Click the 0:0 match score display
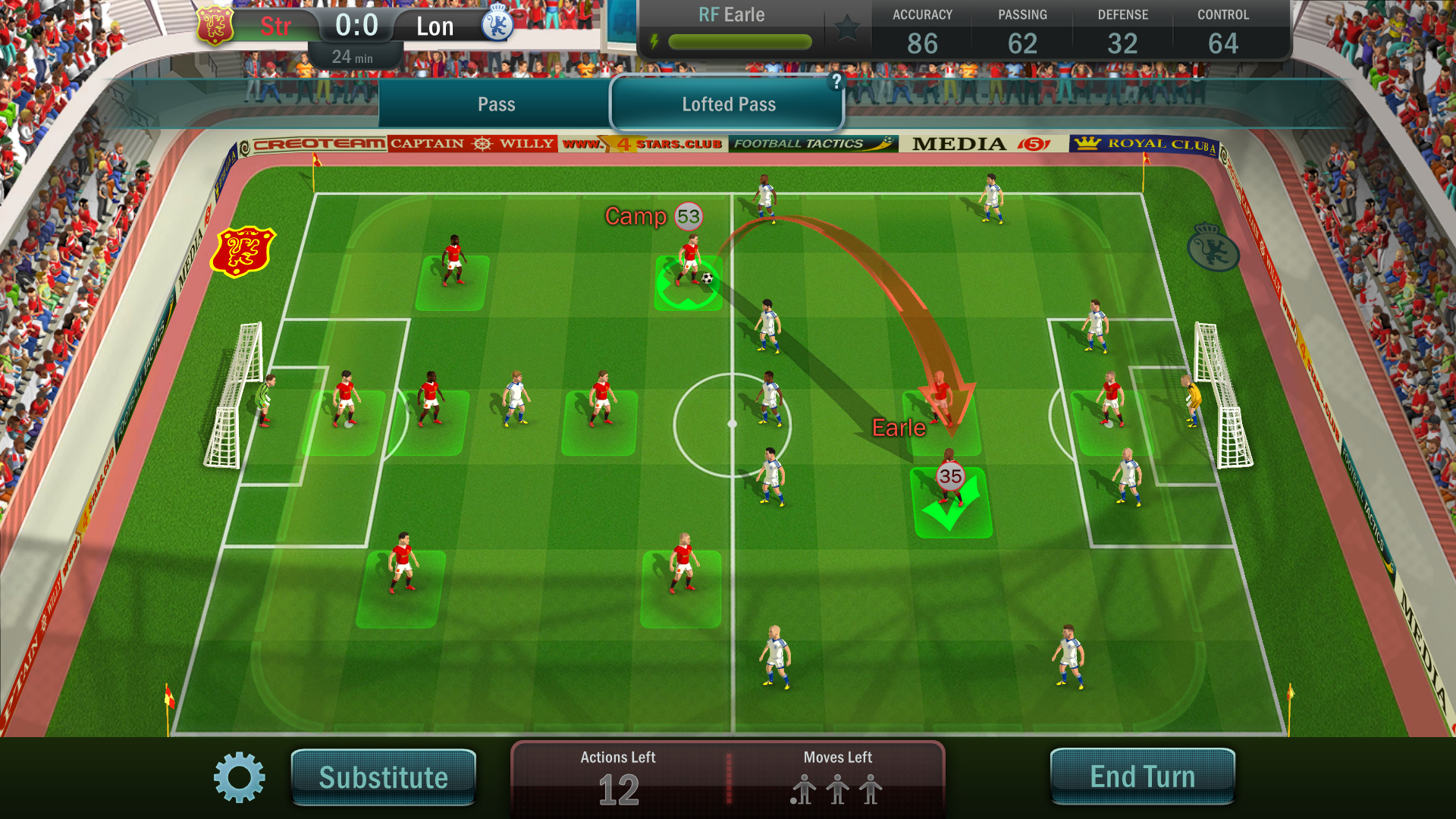The height and width of the screenshot is (819, 1456). (x=356, y=24)
